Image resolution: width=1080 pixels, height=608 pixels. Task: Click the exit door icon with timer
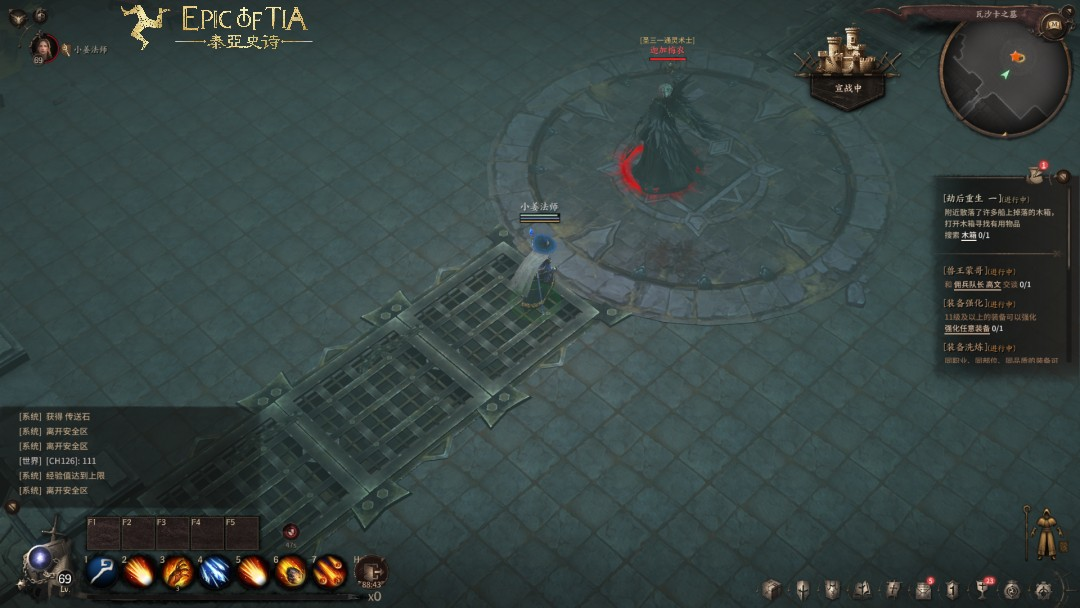pyautogui.click(x=371, y=571)
